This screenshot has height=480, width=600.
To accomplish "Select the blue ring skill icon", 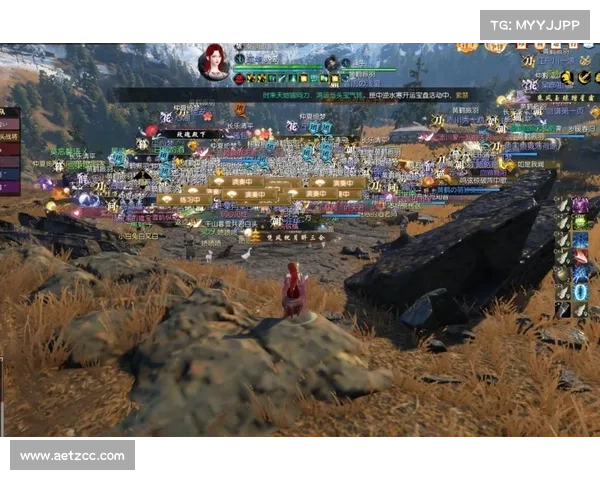I will [x=580, y=291].
